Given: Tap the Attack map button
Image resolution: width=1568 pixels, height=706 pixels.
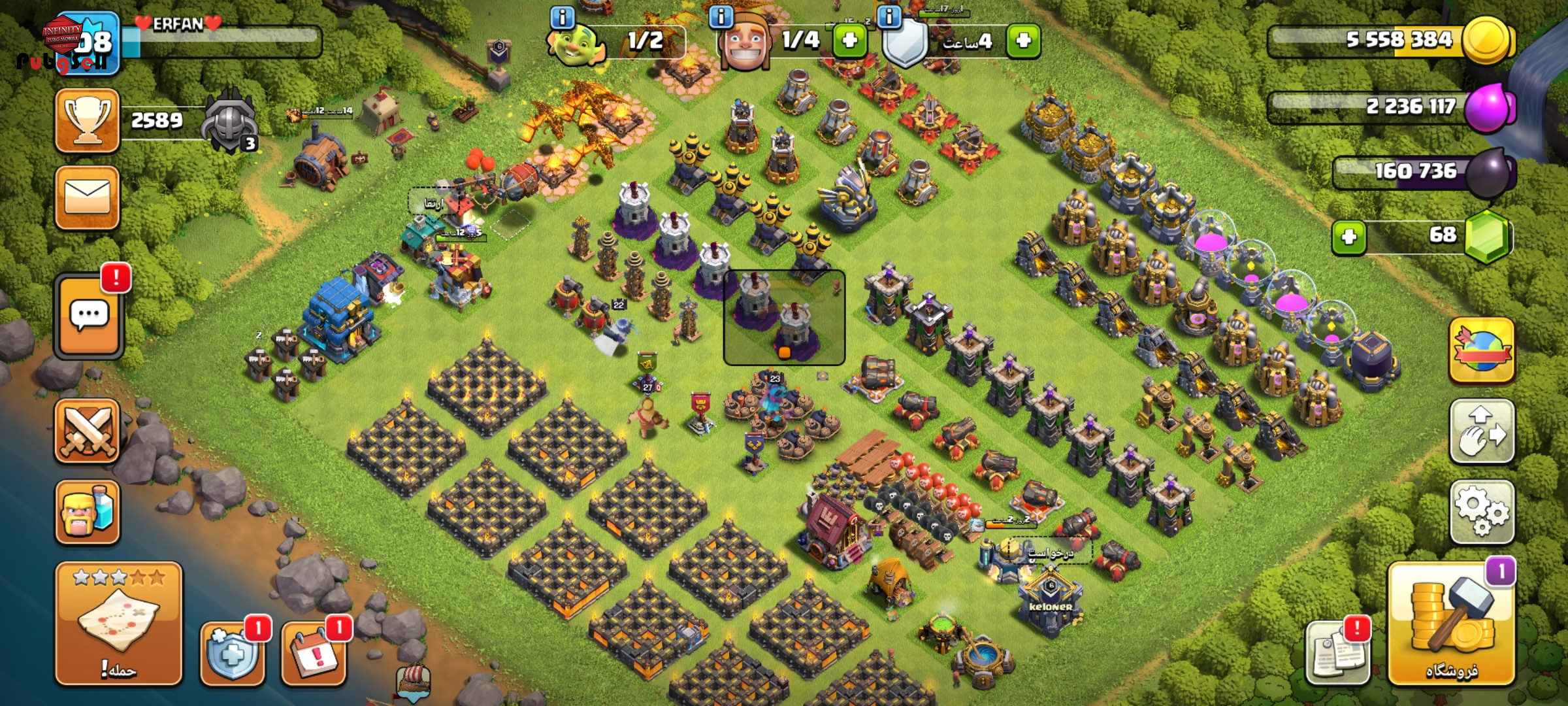Looking at the screenshot, I should 118,623.
